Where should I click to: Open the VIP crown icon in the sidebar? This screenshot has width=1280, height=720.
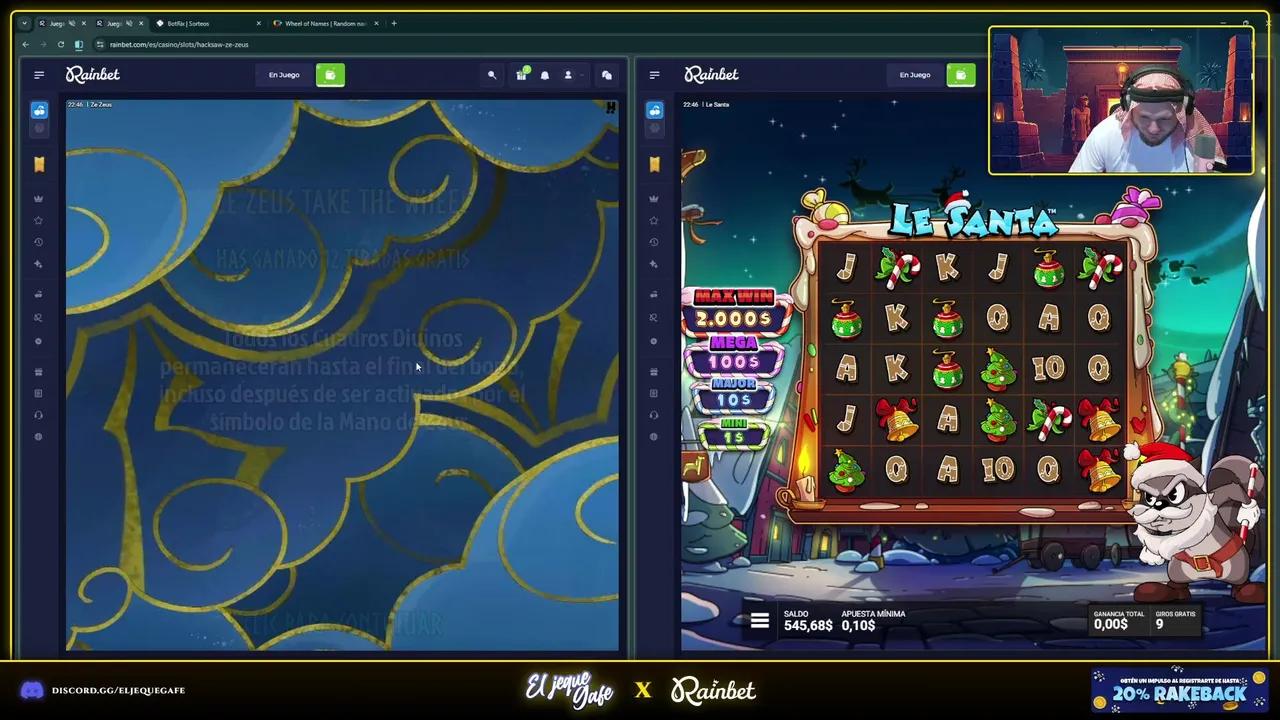tap(39, 198)
